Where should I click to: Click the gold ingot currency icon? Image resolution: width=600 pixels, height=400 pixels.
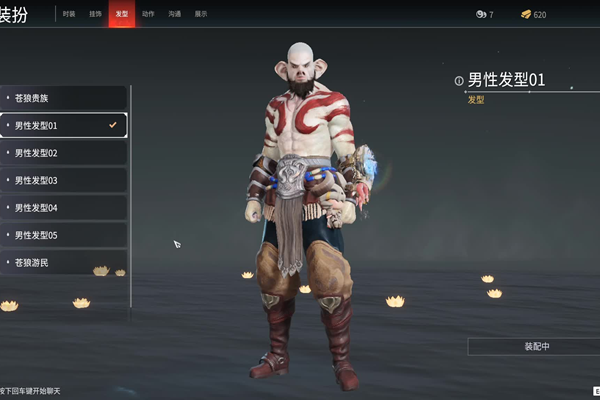pos(526,14)
